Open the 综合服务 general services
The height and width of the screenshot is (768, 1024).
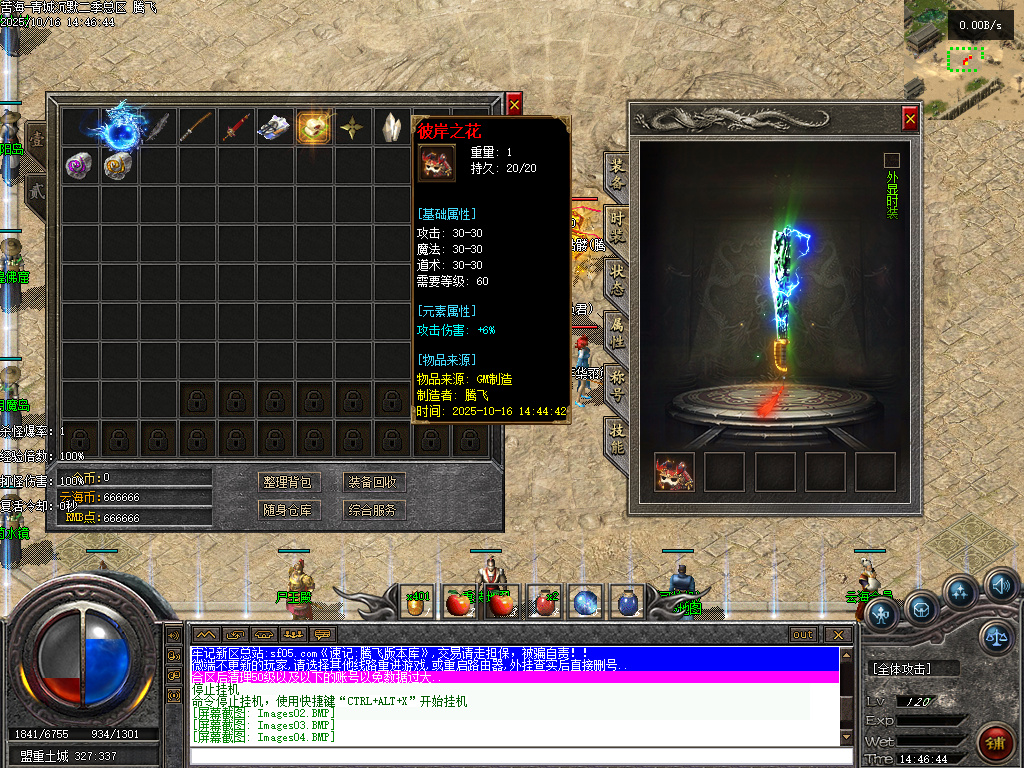[373, 510]
